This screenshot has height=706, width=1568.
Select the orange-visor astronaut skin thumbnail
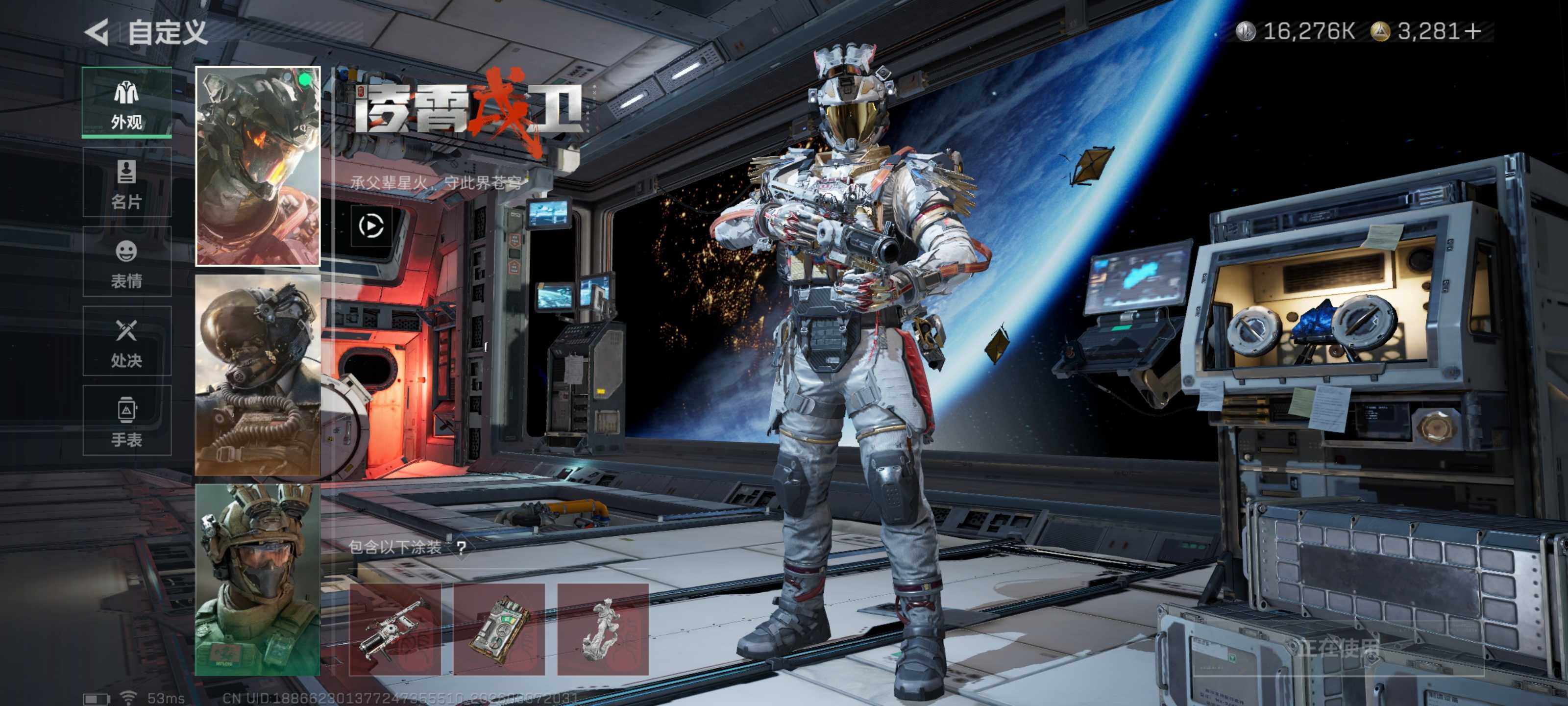257,166
